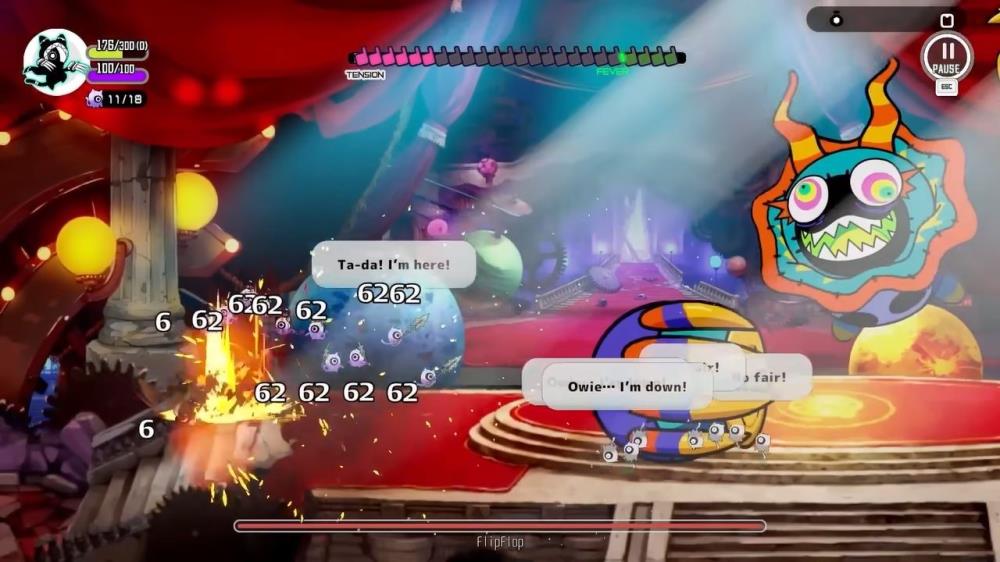This screenshot has height=562, width=1000.
Task: Select the stopwatch icon in the top bar
Action: [837, 19]
